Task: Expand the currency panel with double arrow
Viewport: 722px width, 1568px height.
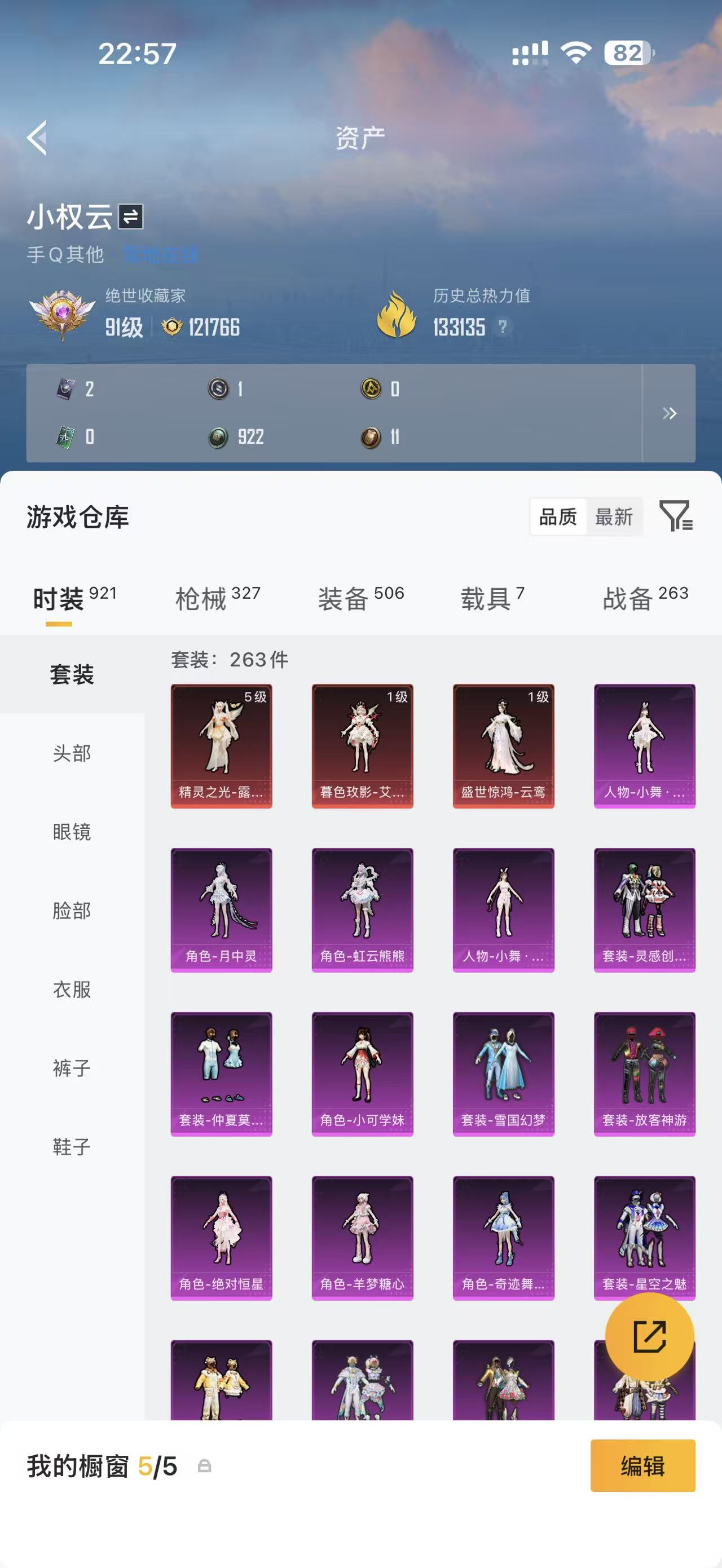Action: pos(670,414)
